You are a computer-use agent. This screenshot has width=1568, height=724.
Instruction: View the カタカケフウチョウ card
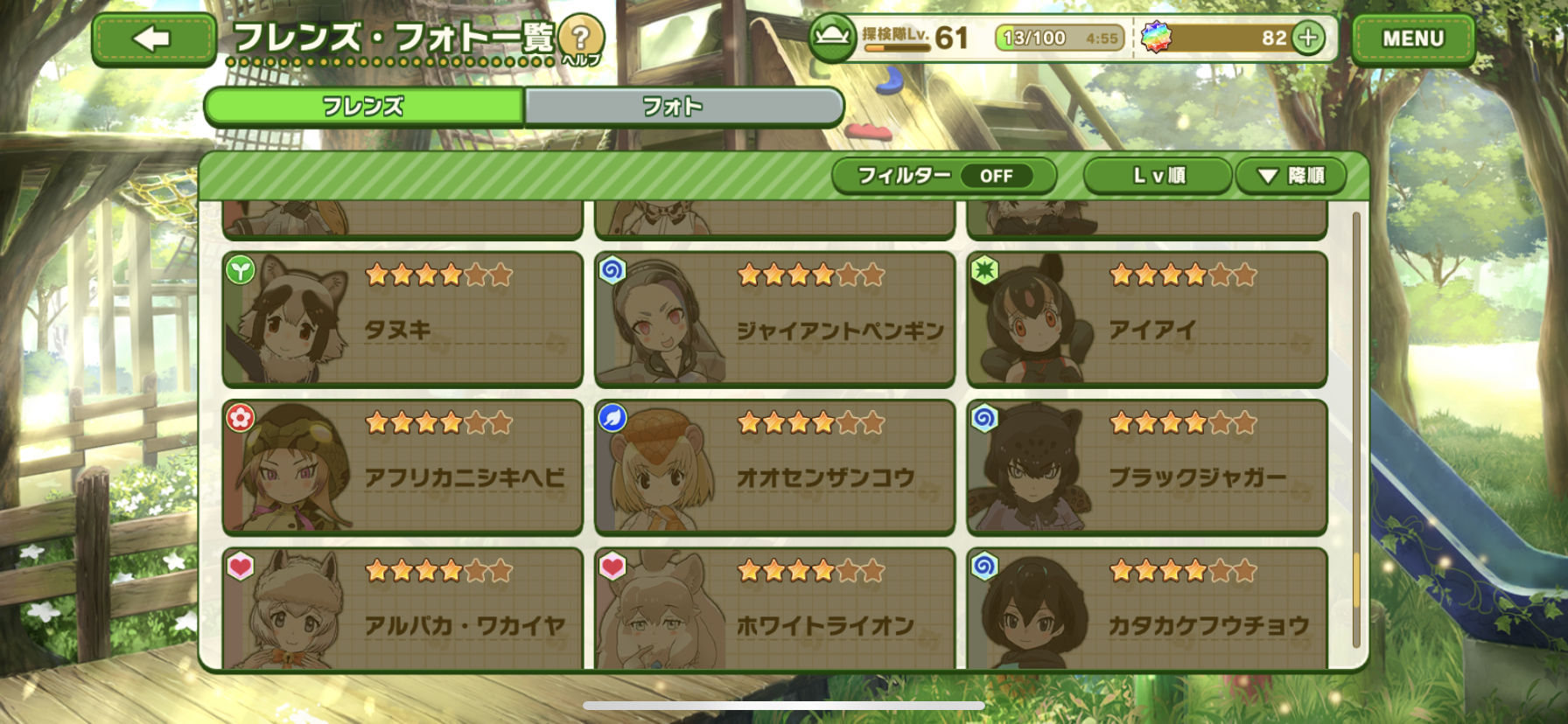tap(1146, 609)
